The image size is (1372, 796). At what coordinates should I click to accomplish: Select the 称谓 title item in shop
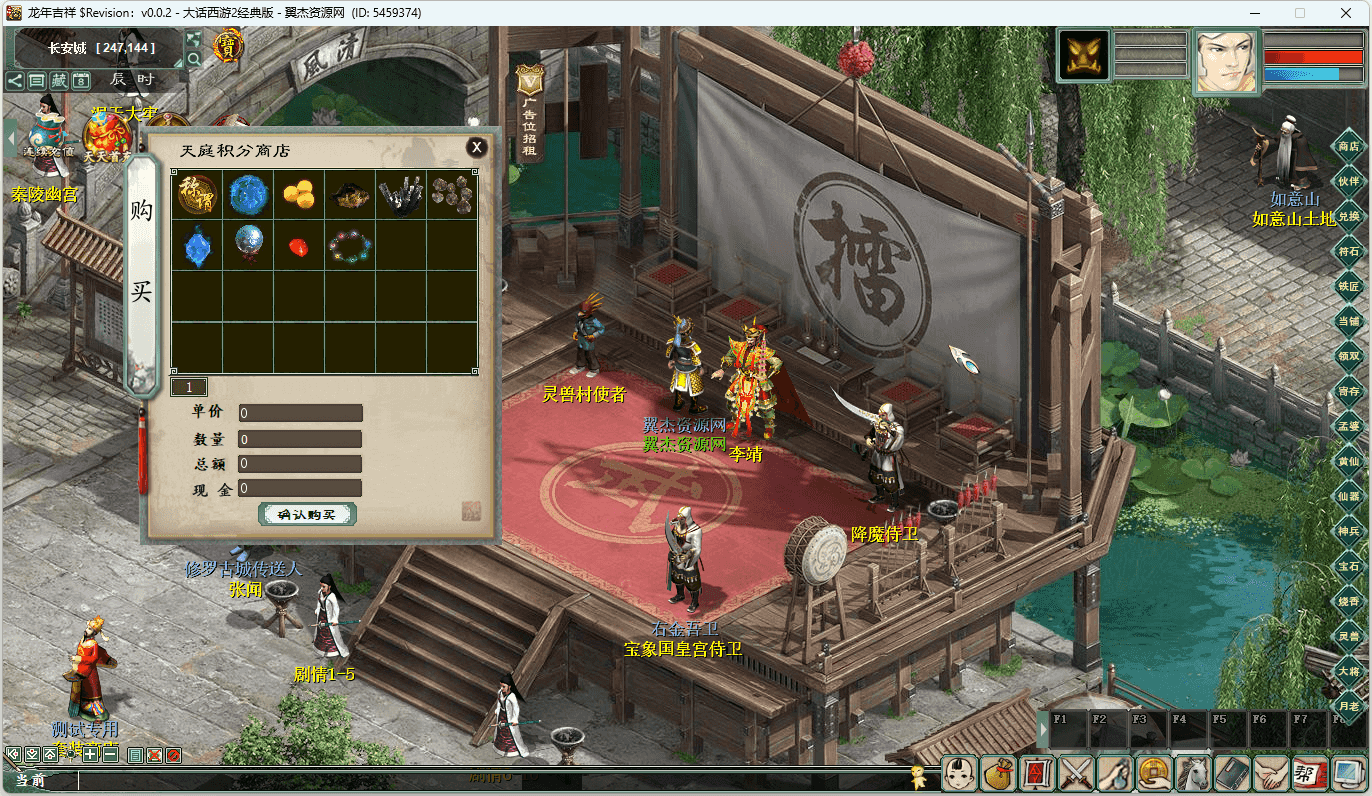(197, 195)
